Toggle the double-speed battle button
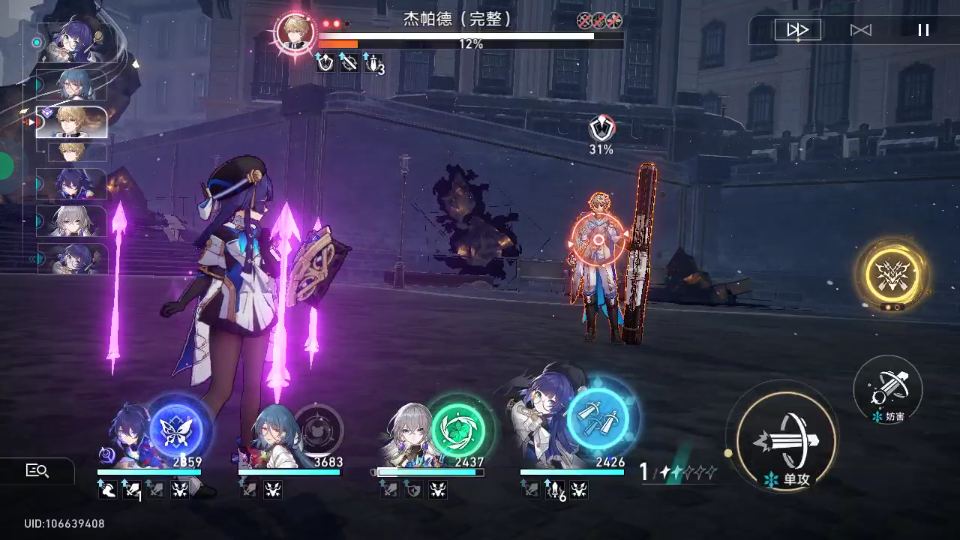Image resolution: width=960 pixels, height=540 pixels. pyautogui.click(x=797, y=30)
